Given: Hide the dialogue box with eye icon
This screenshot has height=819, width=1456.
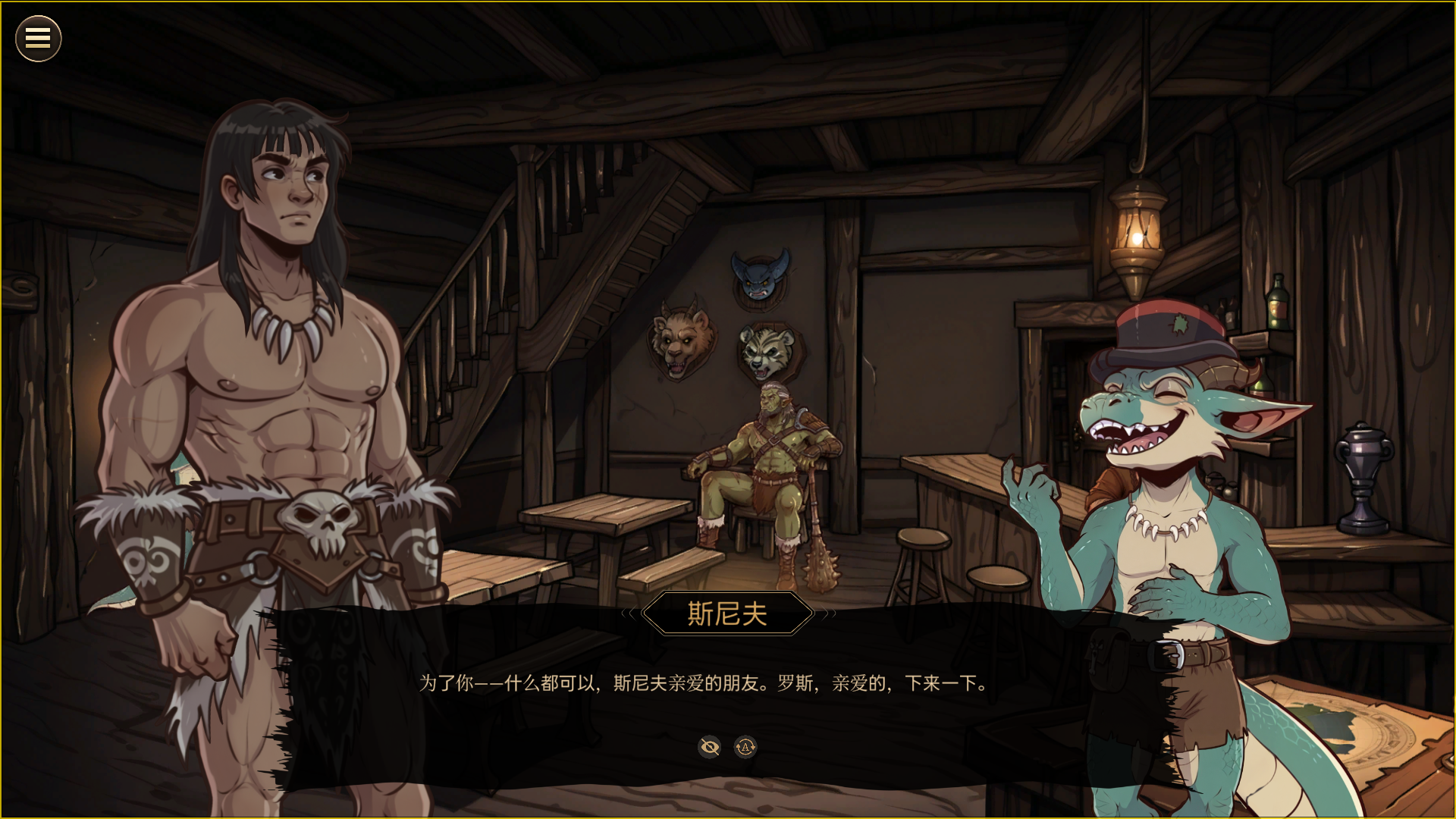Looking at the screenshot, I should 710,748.
